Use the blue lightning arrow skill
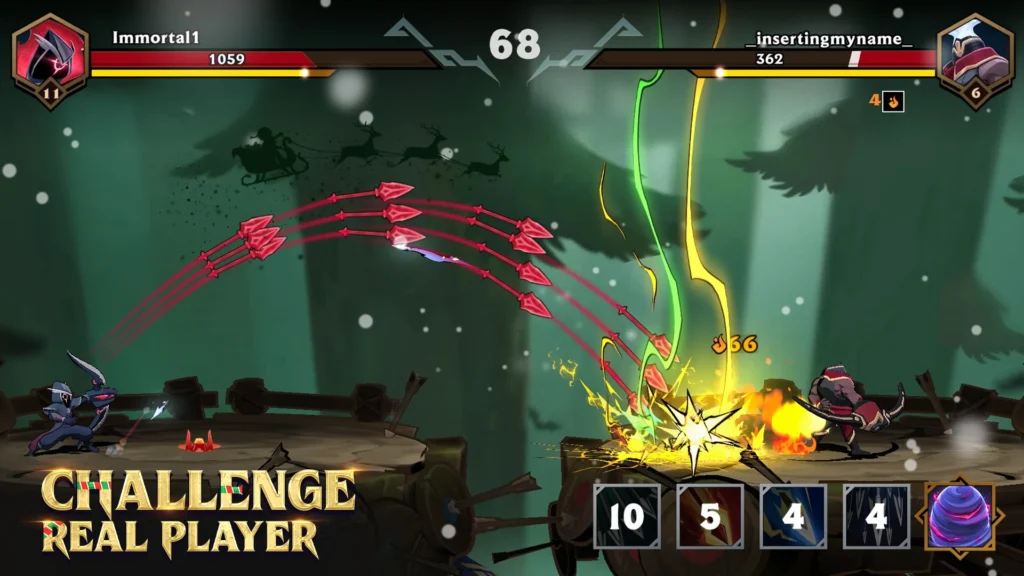Viewport: 1024px width, 576px height. click(793, 516)
